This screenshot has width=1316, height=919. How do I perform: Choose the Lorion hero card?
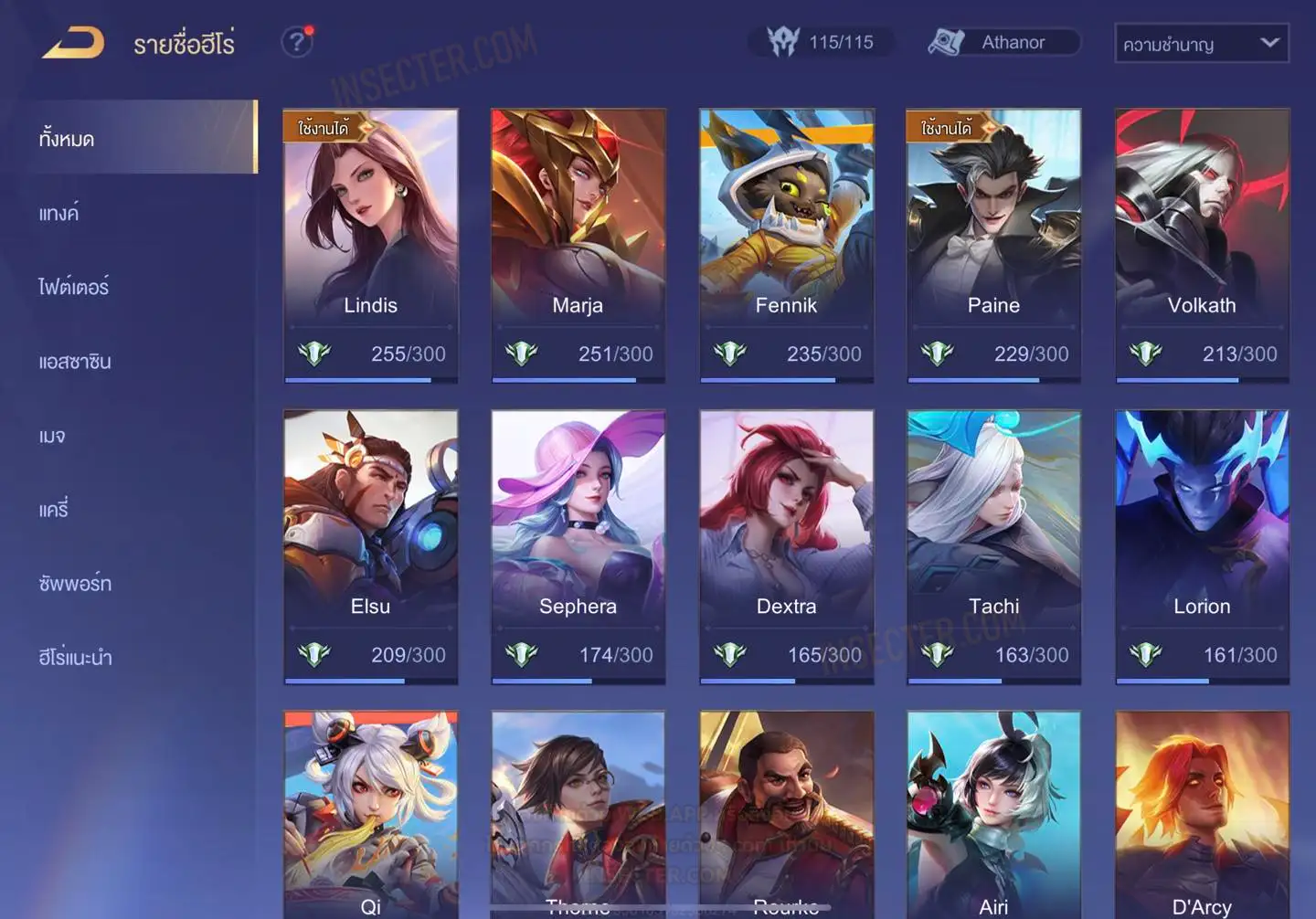click(x=1202, y=546)
